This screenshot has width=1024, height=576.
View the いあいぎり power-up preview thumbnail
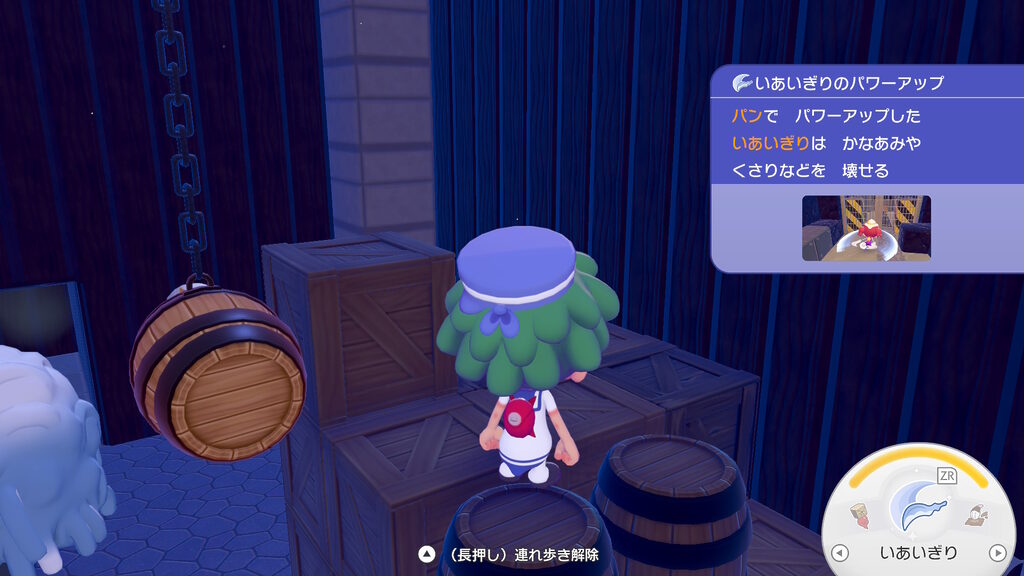(x=866, y=228)
